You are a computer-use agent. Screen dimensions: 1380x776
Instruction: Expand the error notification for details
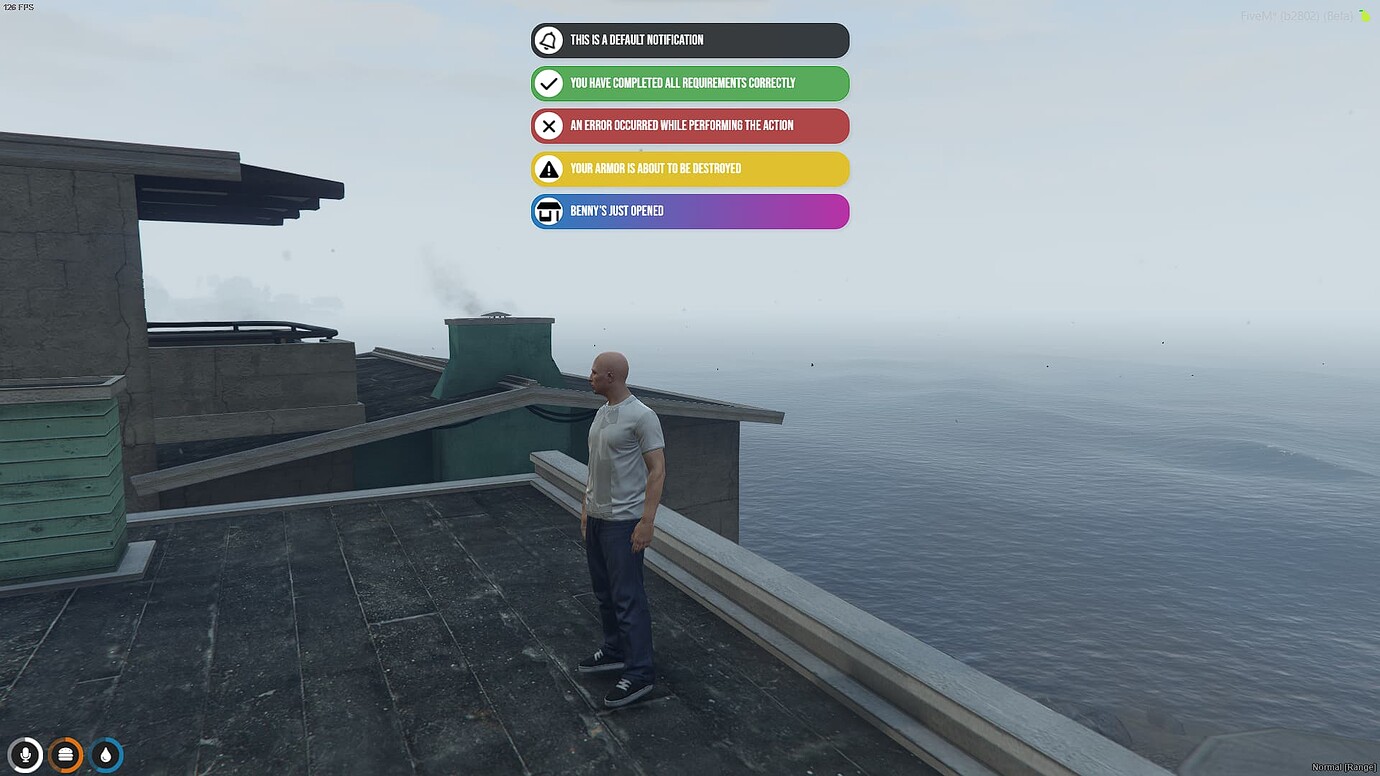[x=690, y=126]
